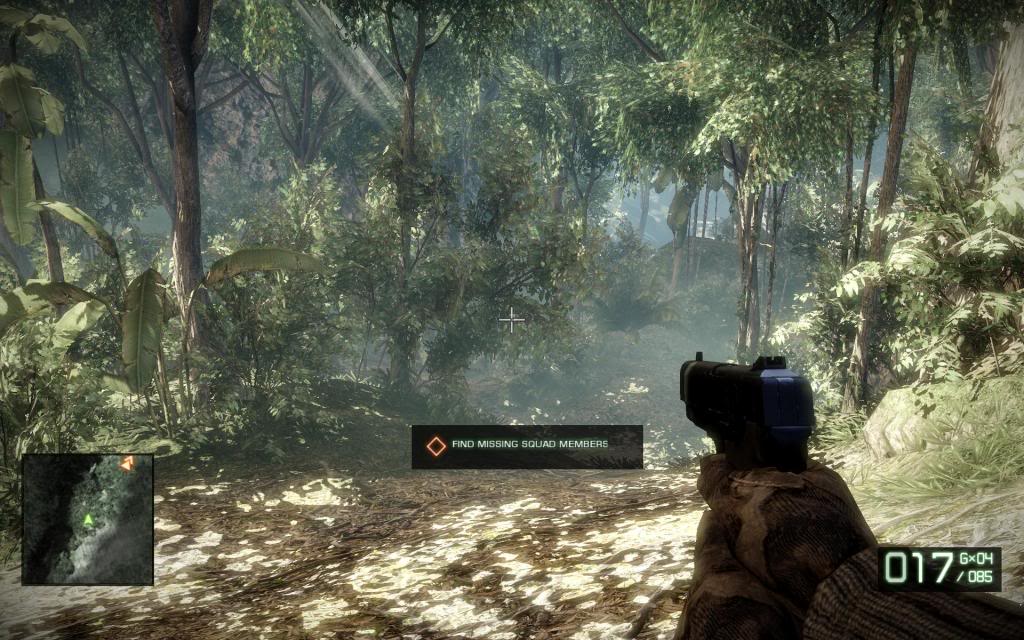The image size is (1024, 640).
Task: Select the green player arrow on minimap
Action: coord(88,519)
